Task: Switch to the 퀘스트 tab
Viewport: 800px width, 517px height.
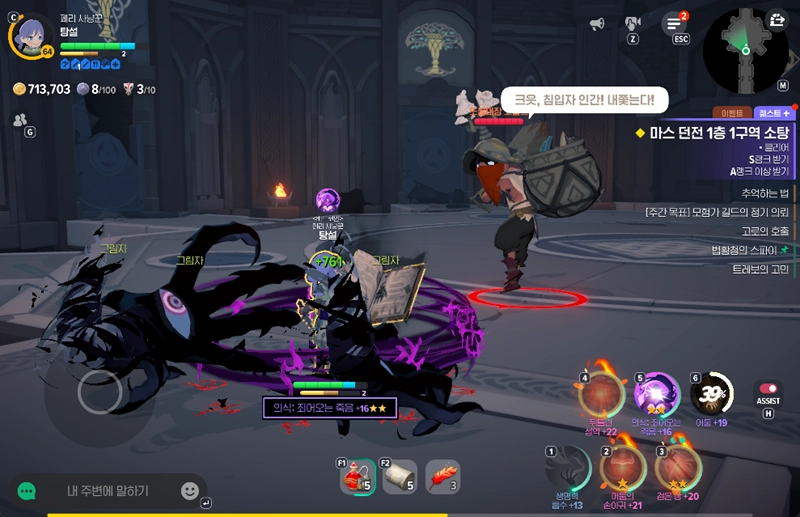Action: [774, 113]
